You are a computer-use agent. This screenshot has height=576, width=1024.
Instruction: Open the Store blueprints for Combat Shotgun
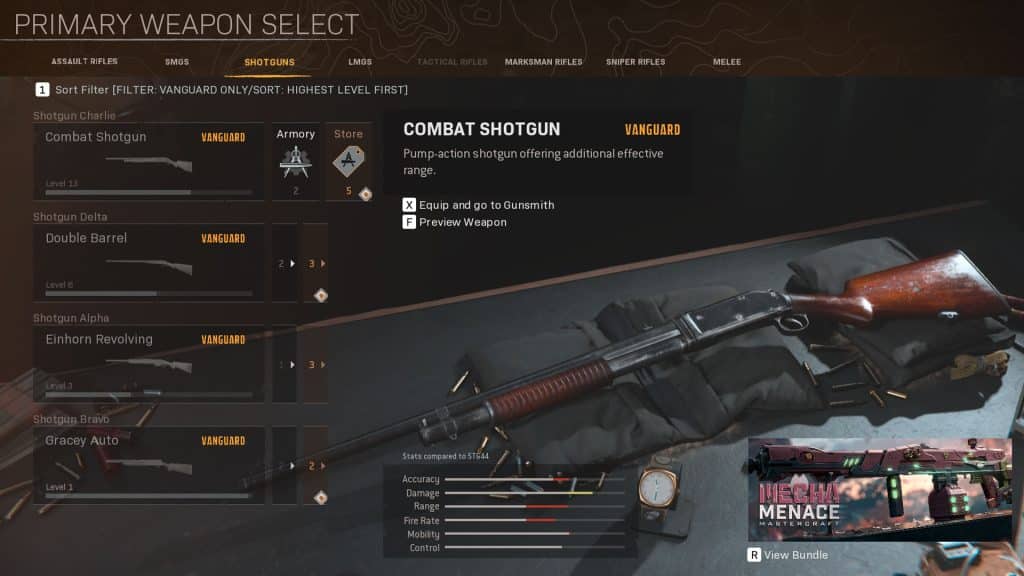point(348,161)
